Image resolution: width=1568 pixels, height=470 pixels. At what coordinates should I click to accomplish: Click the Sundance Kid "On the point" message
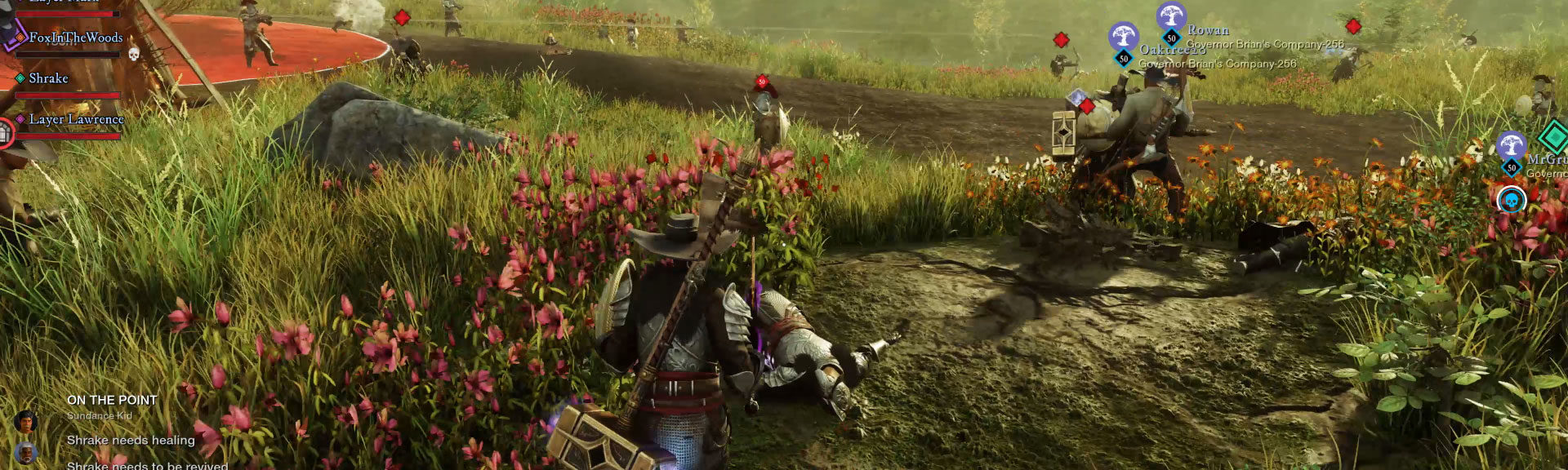[112, 401]
